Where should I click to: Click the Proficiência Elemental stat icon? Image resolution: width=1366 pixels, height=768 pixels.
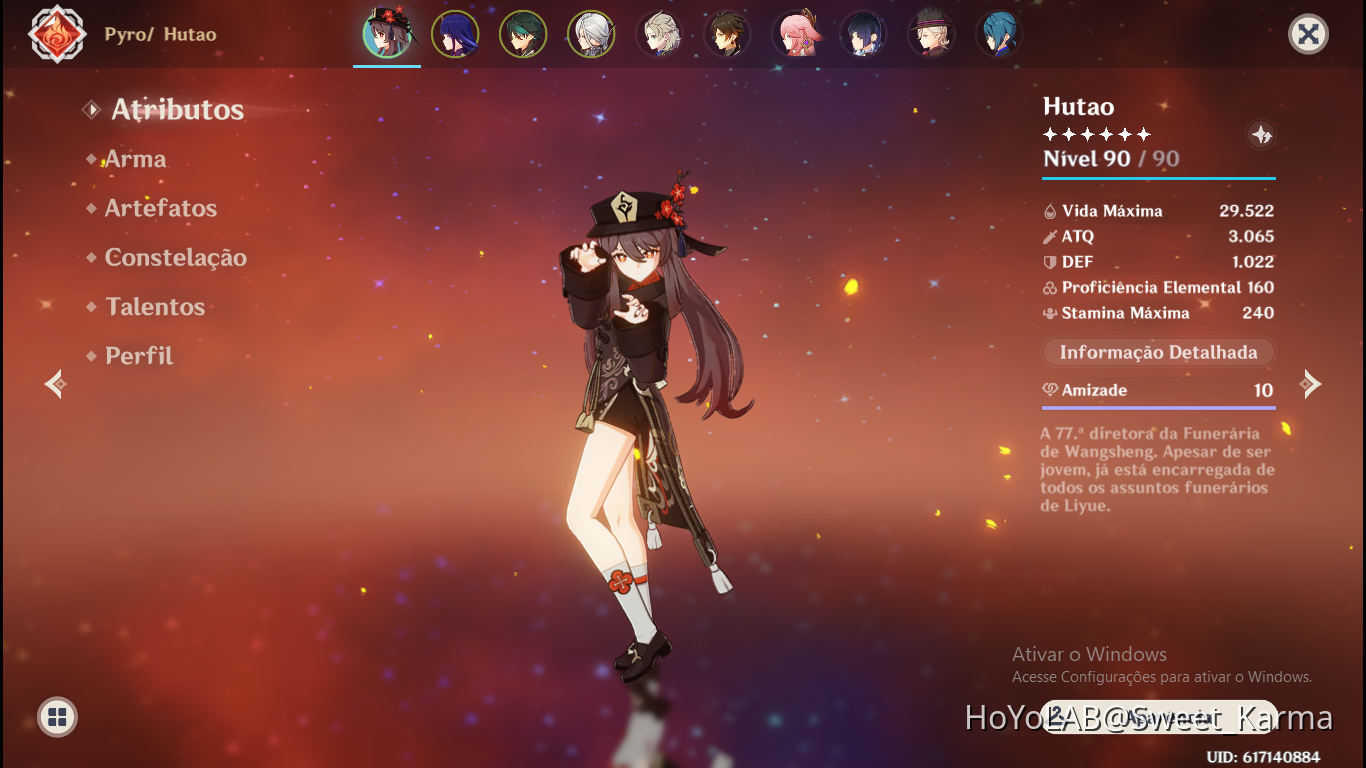click(1049, 287)
